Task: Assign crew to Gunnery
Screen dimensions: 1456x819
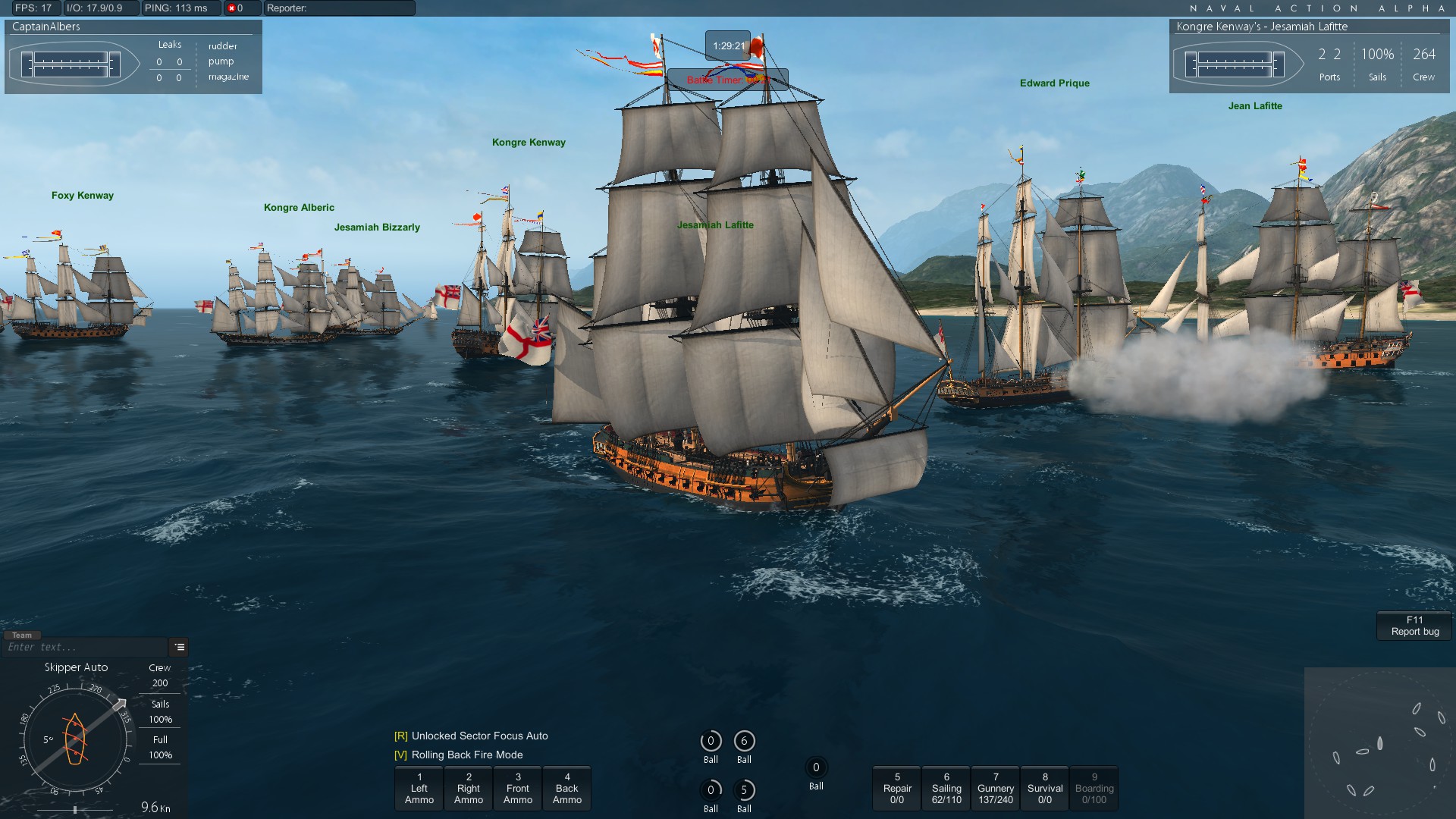Action: click(996, 789)
